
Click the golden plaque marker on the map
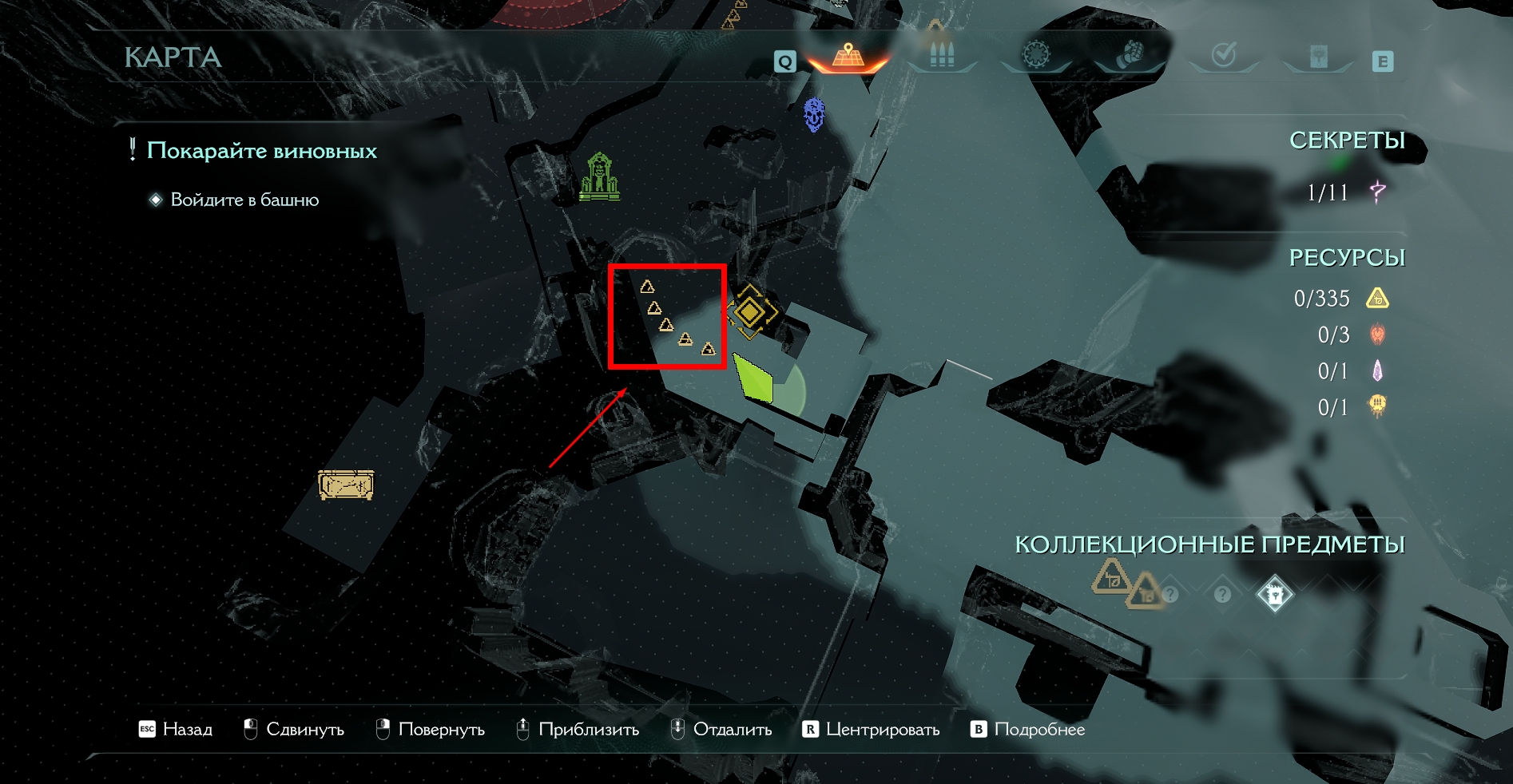pyautogui.click(x=346, y=485)
